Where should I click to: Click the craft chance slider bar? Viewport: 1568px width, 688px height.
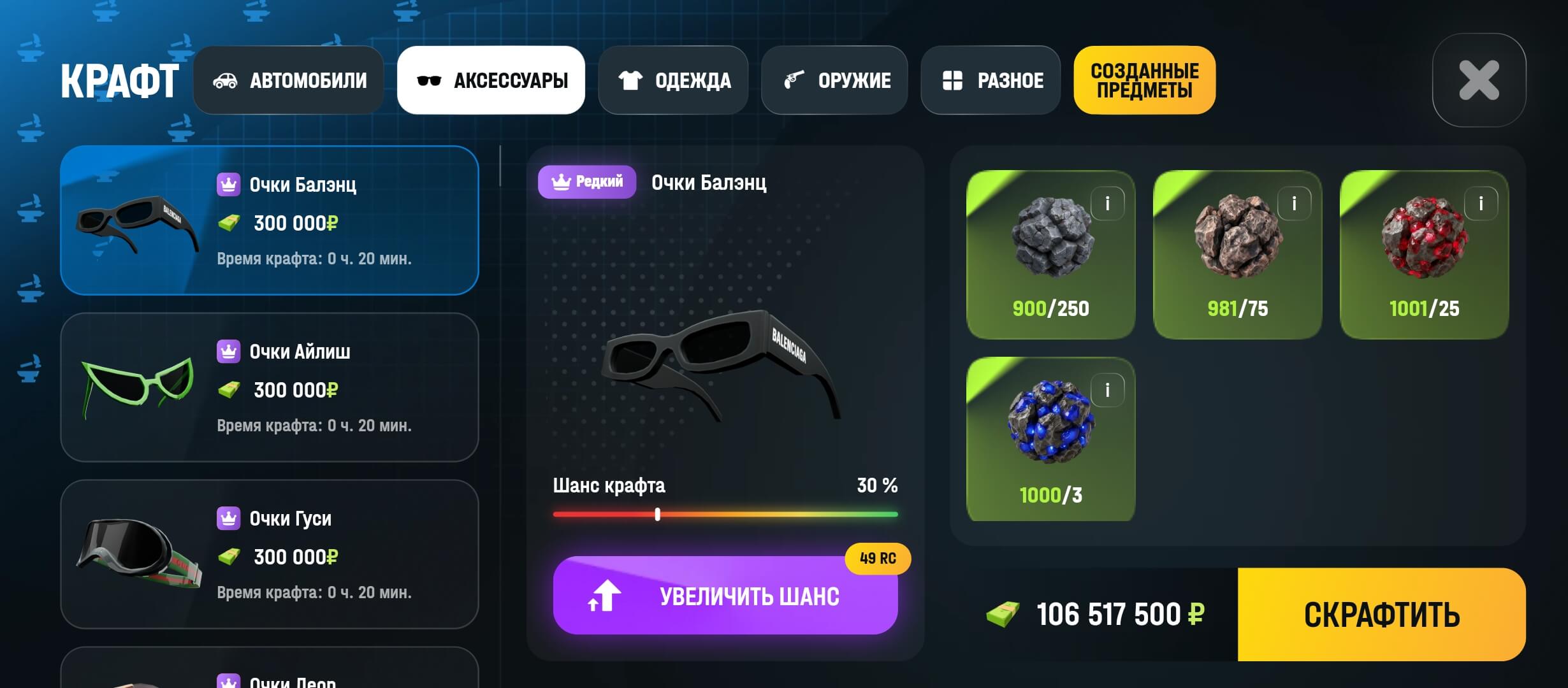(725, 514)
